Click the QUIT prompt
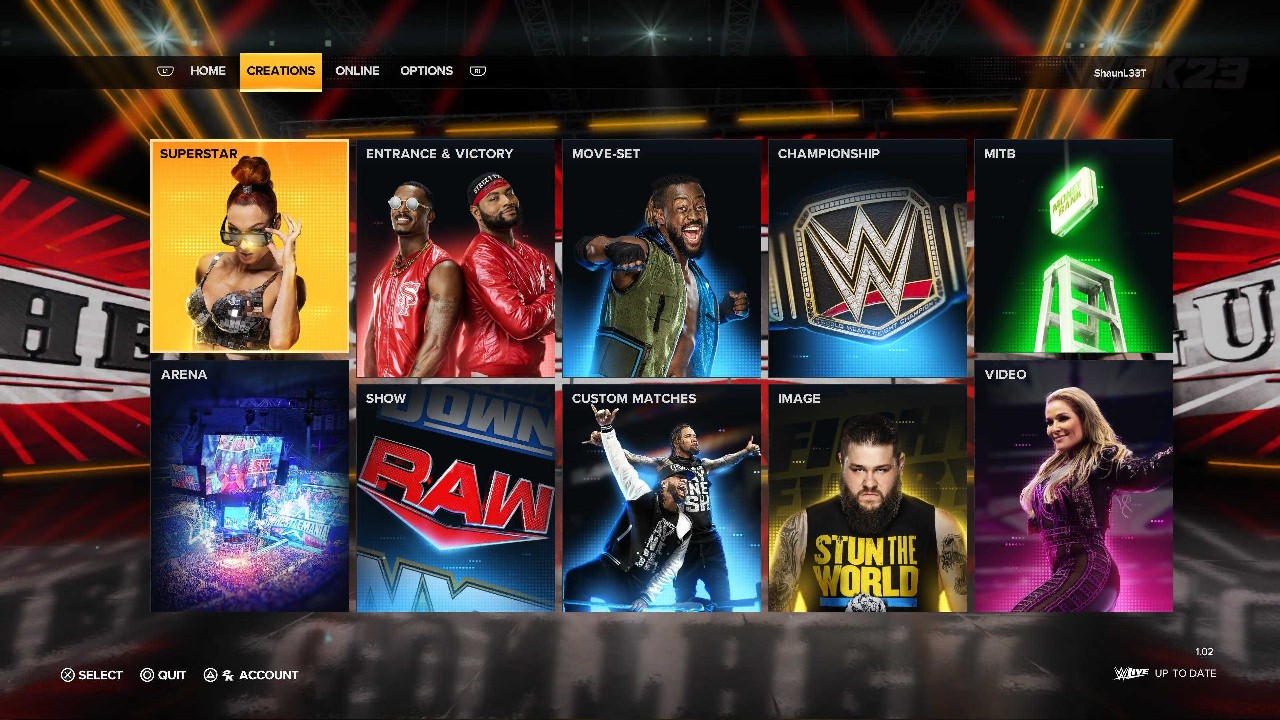 click(x=162, y=675)
